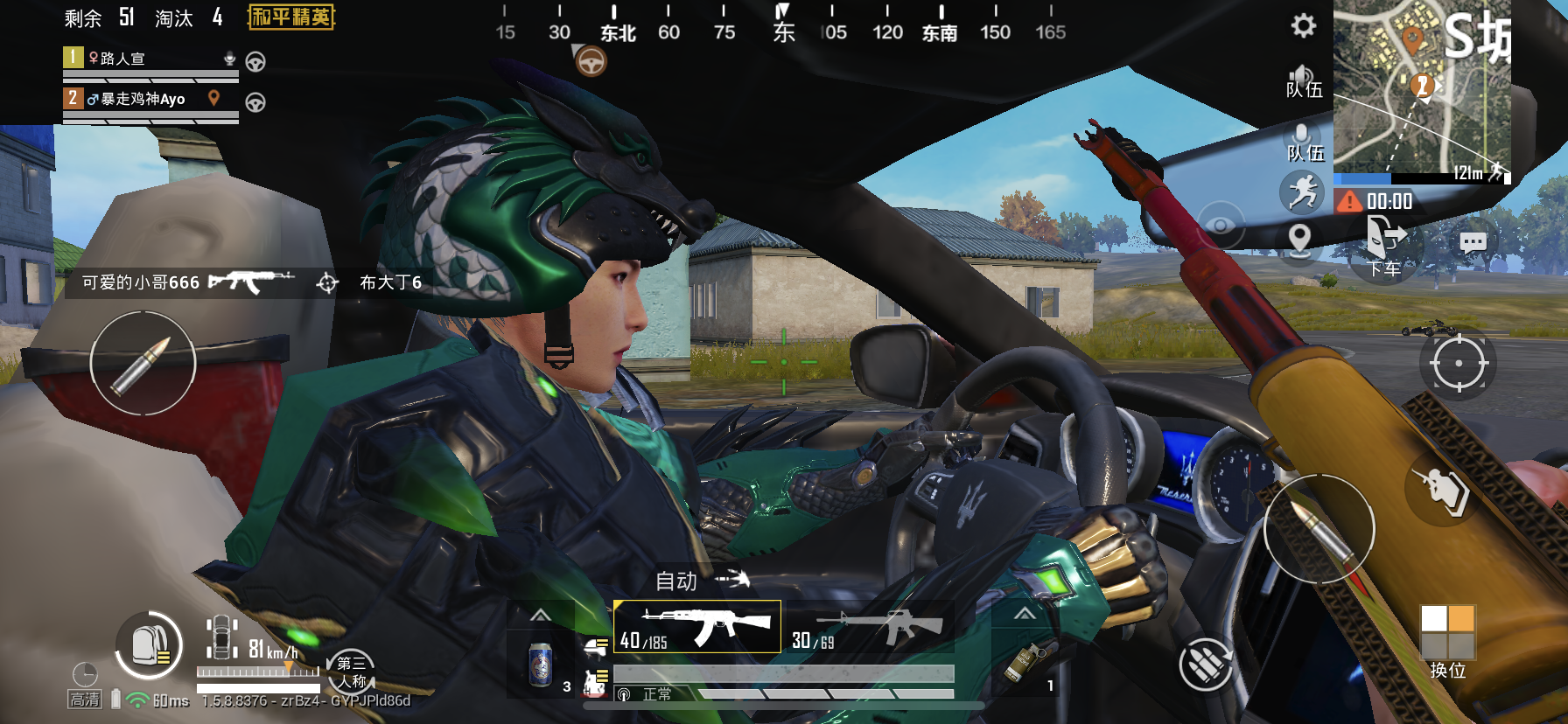Reload weapon with the bullets icon
The image size is (1568, 724).
click(x=1206, y=665)
